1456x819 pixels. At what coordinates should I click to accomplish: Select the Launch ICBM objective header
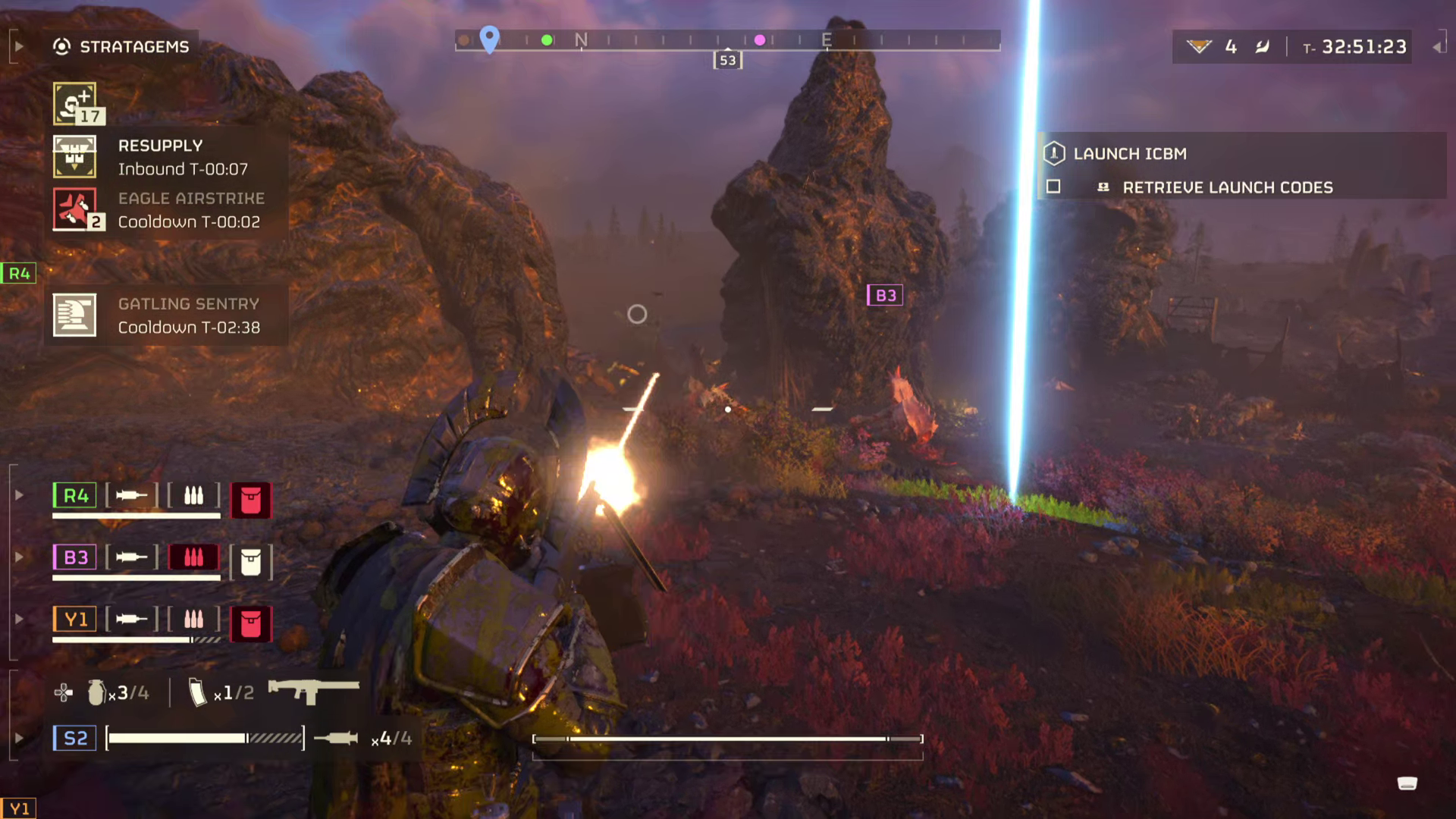(1130, 153)
